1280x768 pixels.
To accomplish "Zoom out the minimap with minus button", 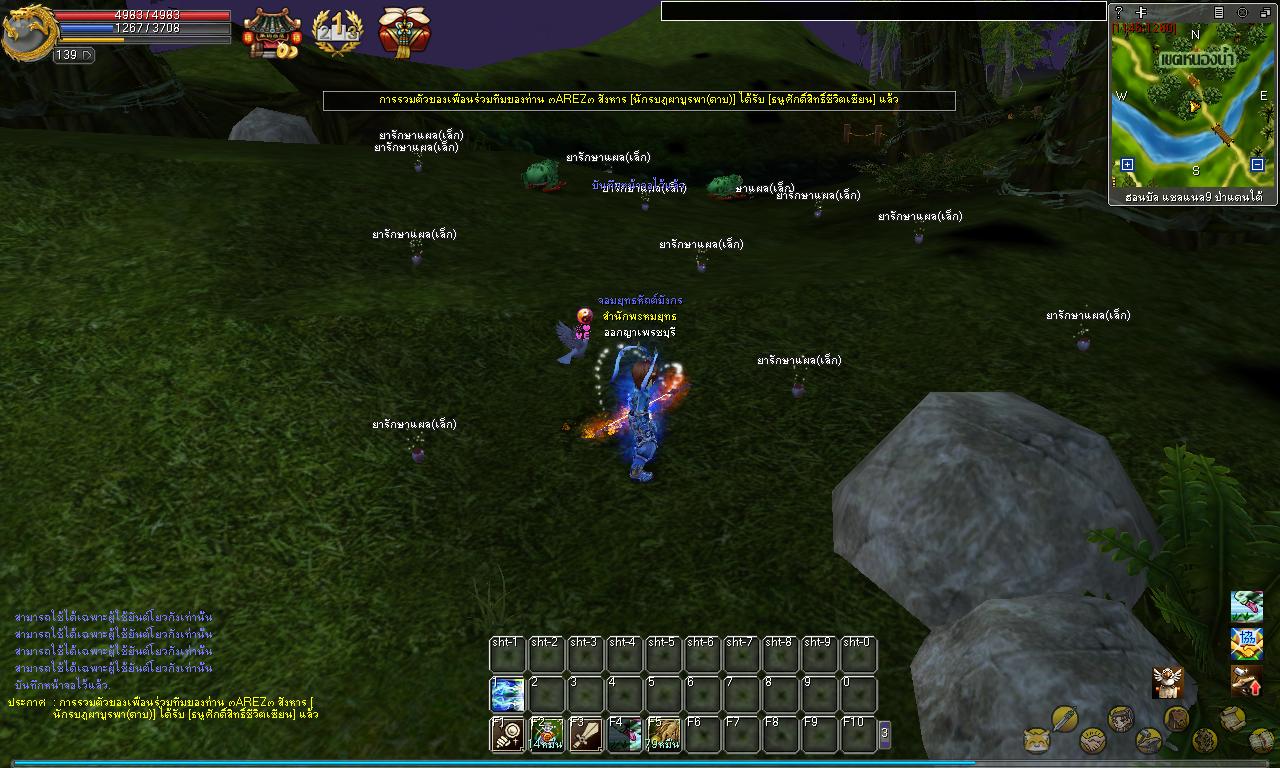I will point(1257,165).
